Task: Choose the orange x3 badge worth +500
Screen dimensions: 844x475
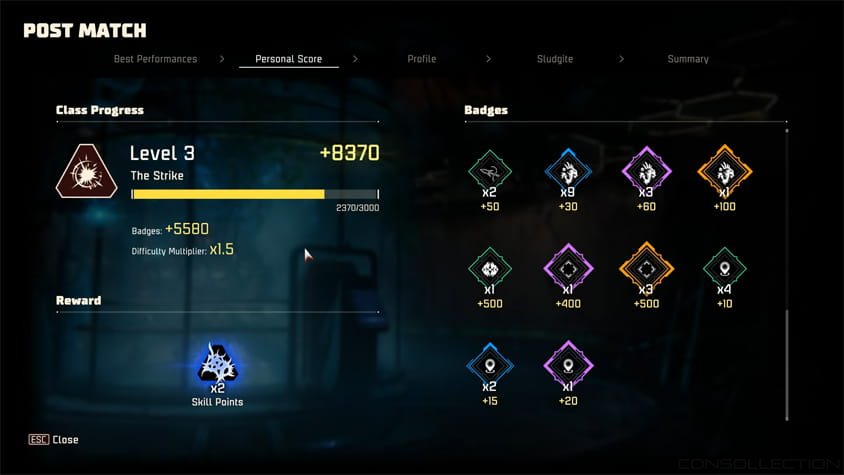Action: [643, 268]
